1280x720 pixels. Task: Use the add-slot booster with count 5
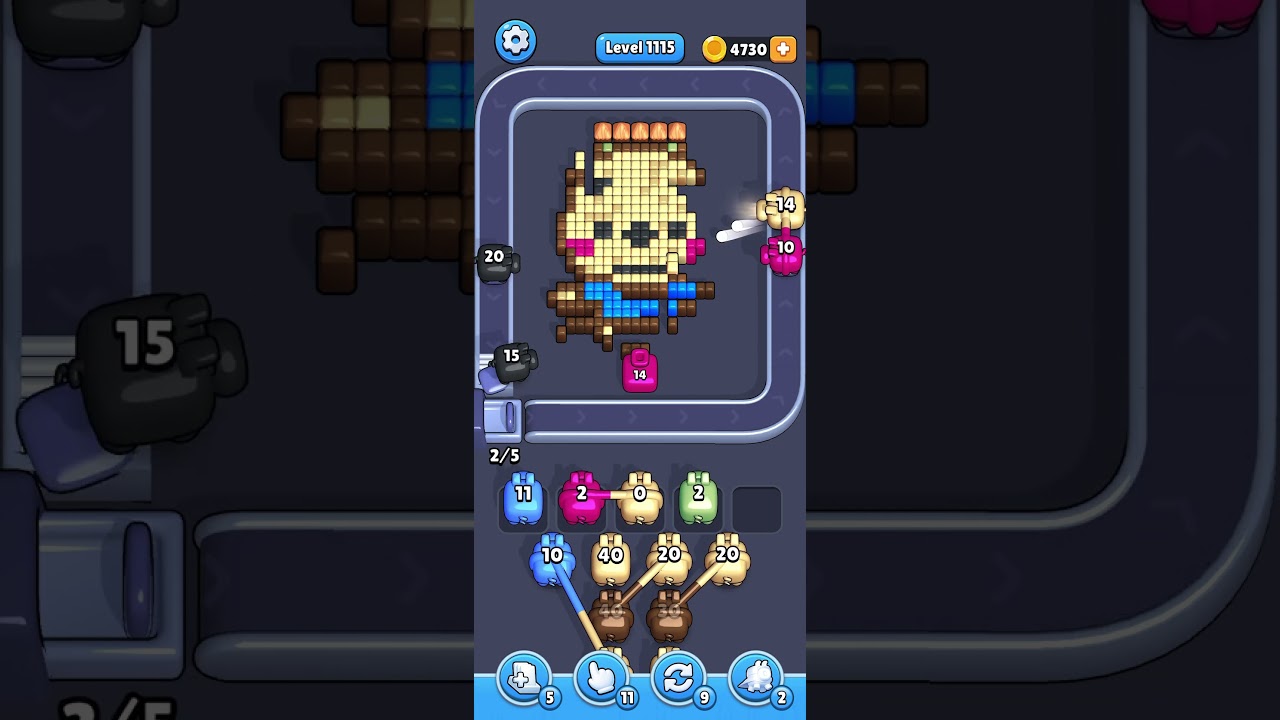(x=521, y=678)
